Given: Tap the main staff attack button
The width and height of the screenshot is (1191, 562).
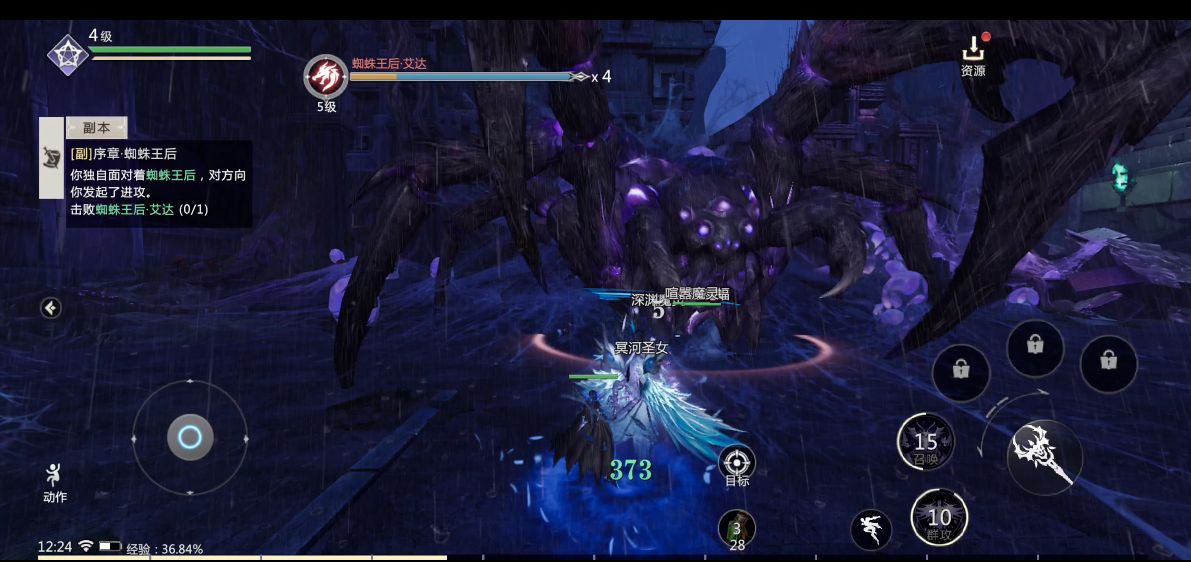Looking at the screenshot, I should point(1044,457).
